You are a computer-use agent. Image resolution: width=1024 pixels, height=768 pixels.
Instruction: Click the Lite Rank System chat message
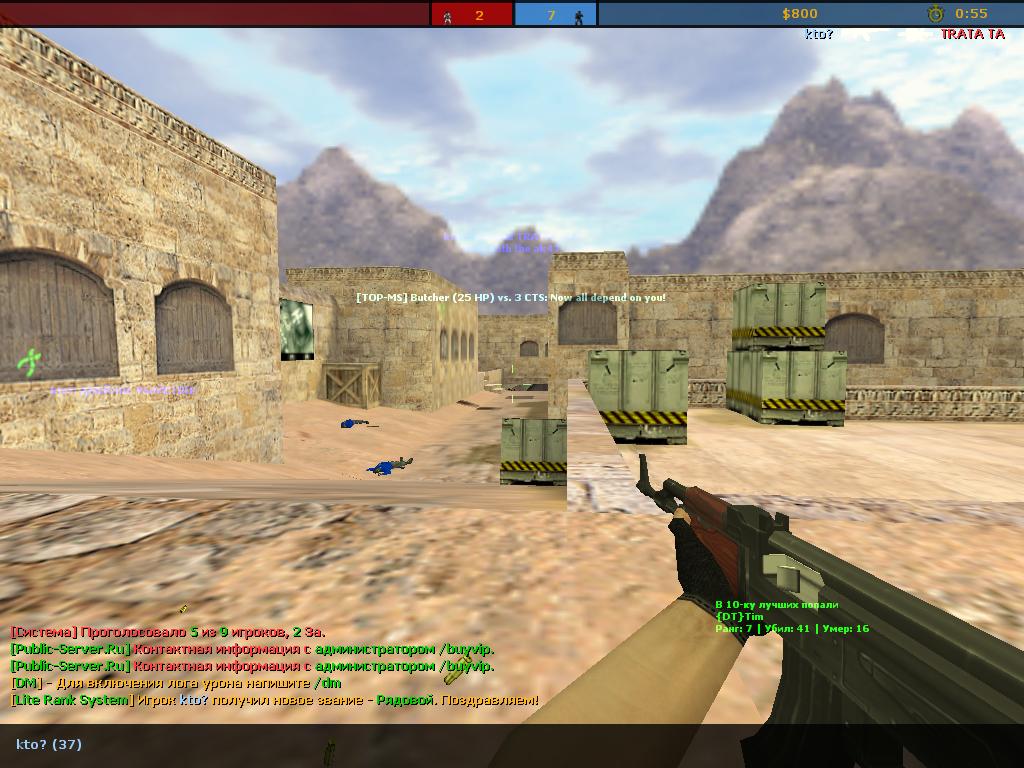274,700
